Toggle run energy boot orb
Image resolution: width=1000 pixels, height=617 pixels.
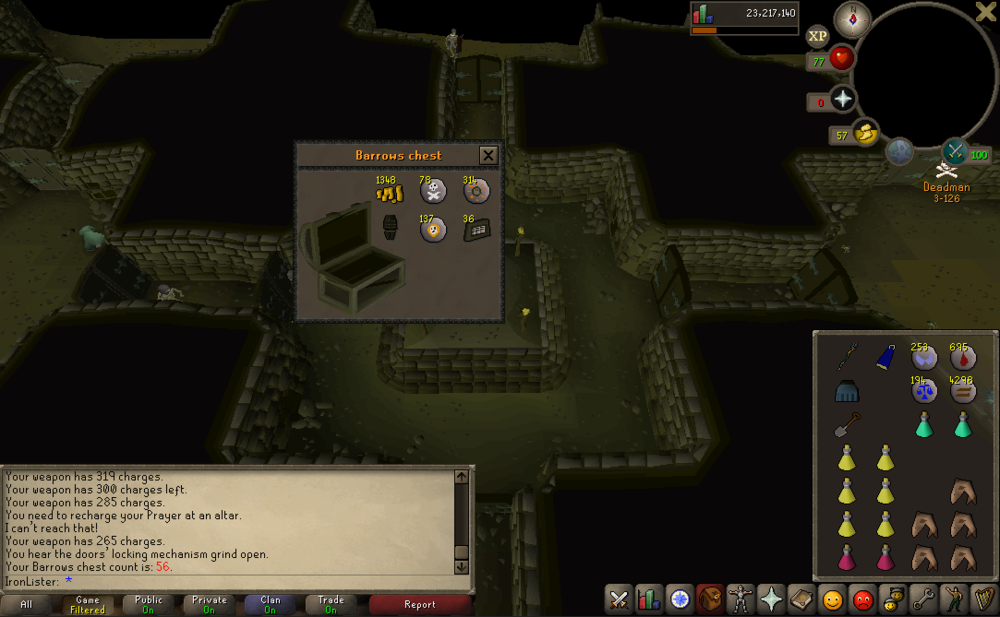(865, 132)
